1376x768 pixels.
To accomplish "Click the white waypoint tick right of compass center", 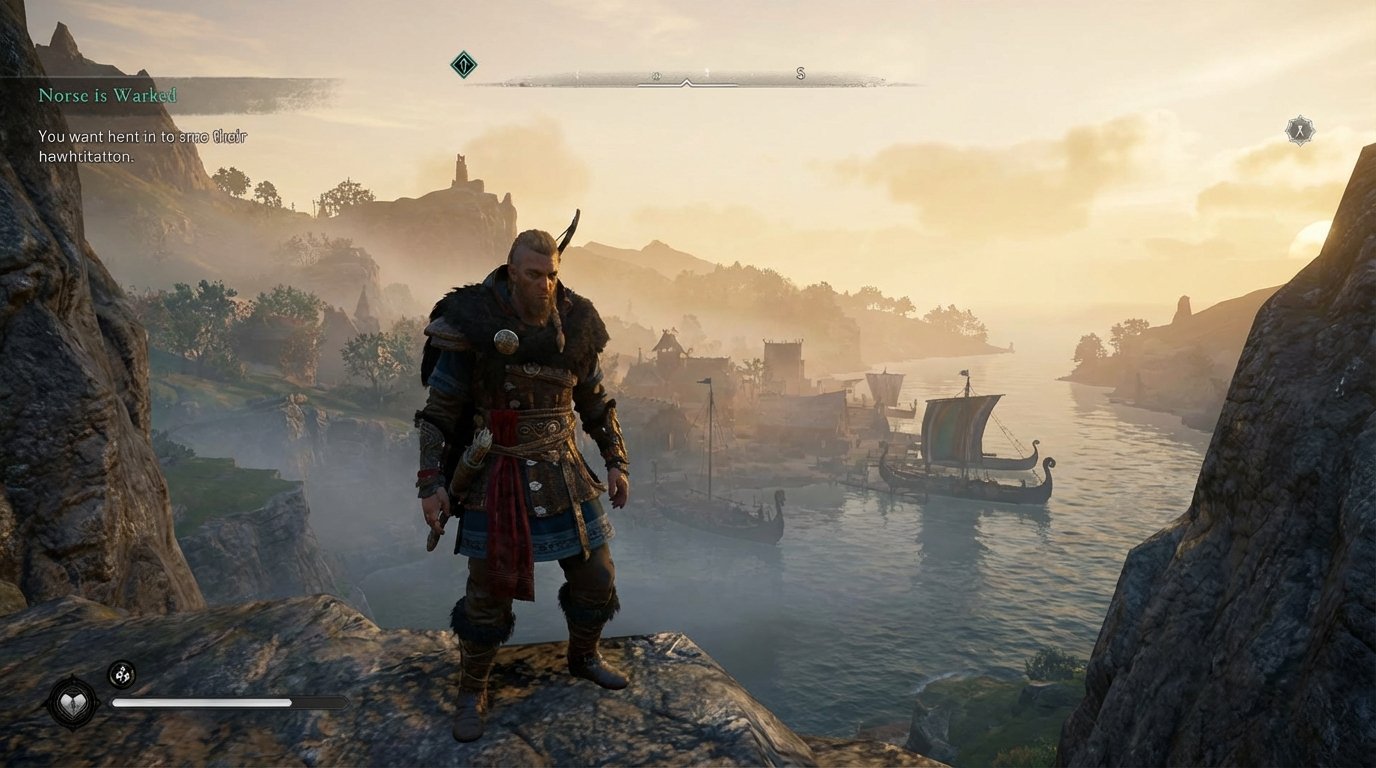I will (705, 70).
